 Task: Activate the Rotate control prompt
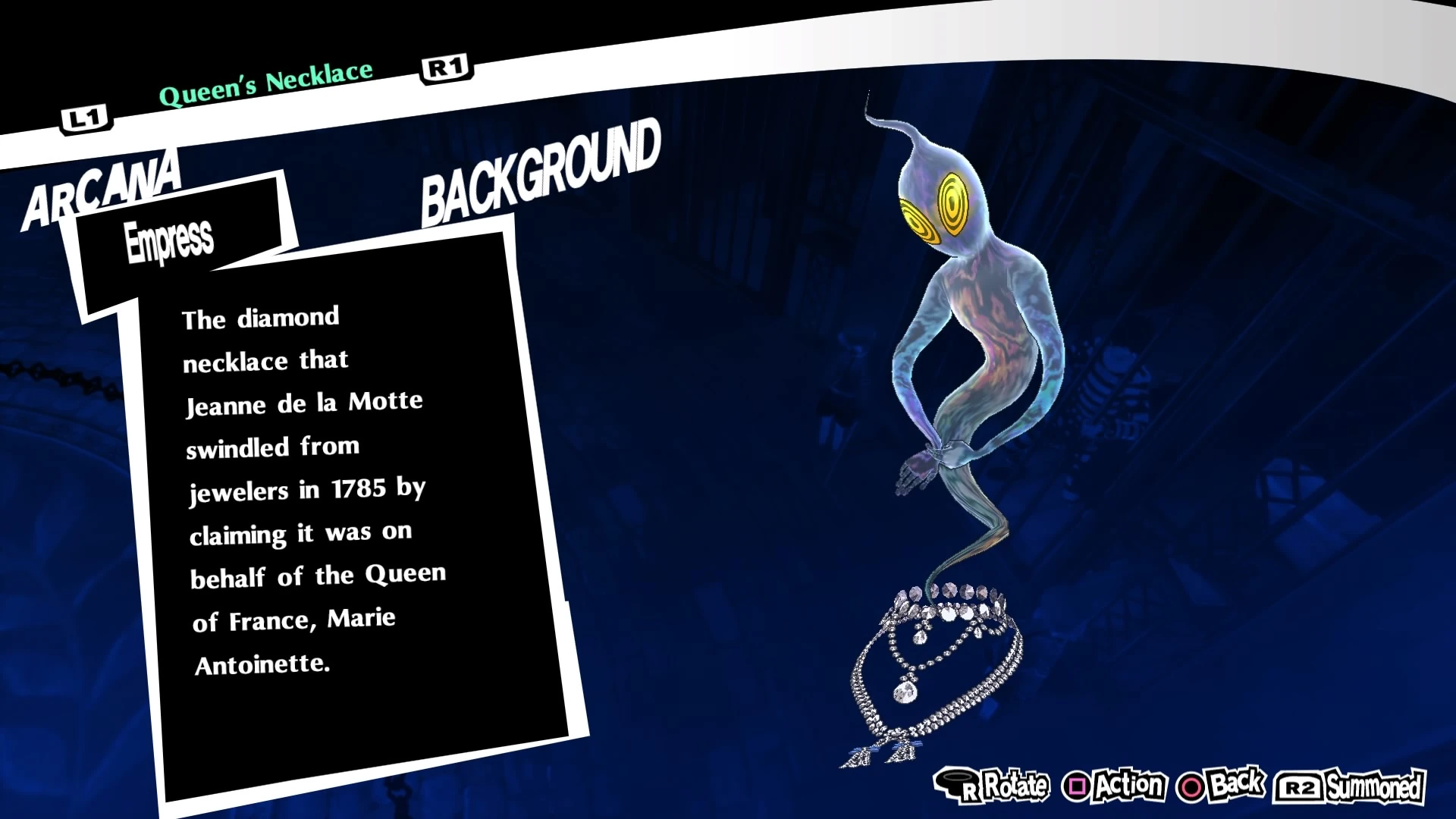pyautogui.click(x=1009, y=786)
